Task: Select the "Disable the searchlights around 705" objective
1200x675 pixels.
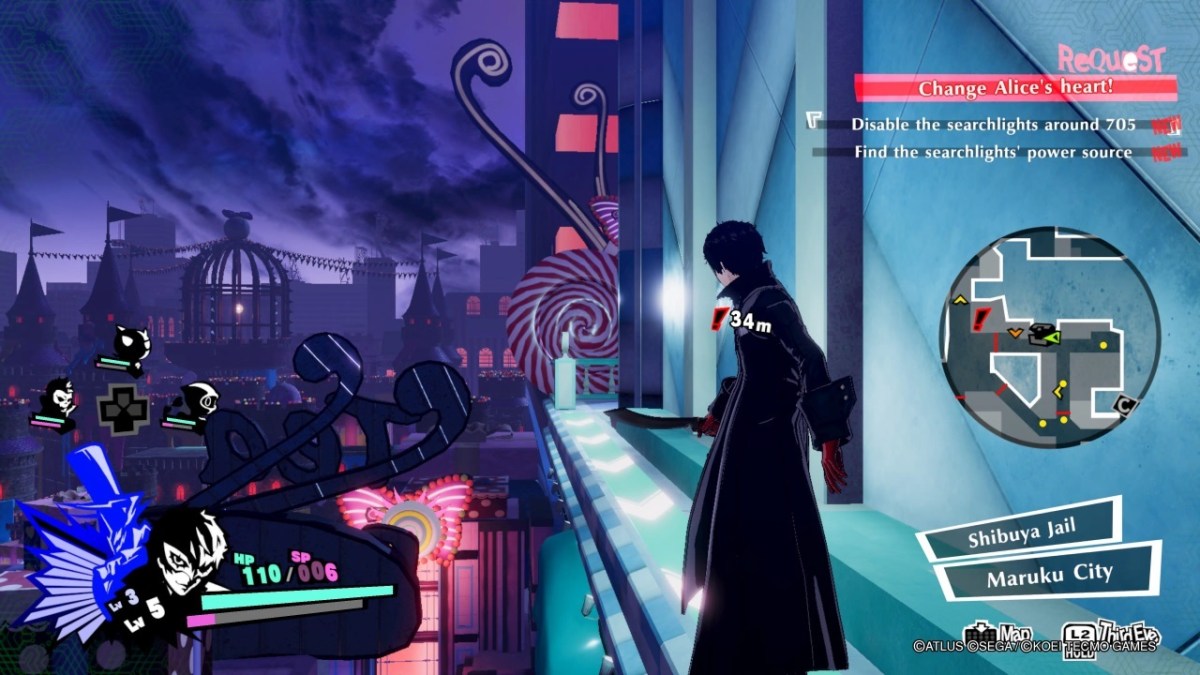Action: point(992,125)
